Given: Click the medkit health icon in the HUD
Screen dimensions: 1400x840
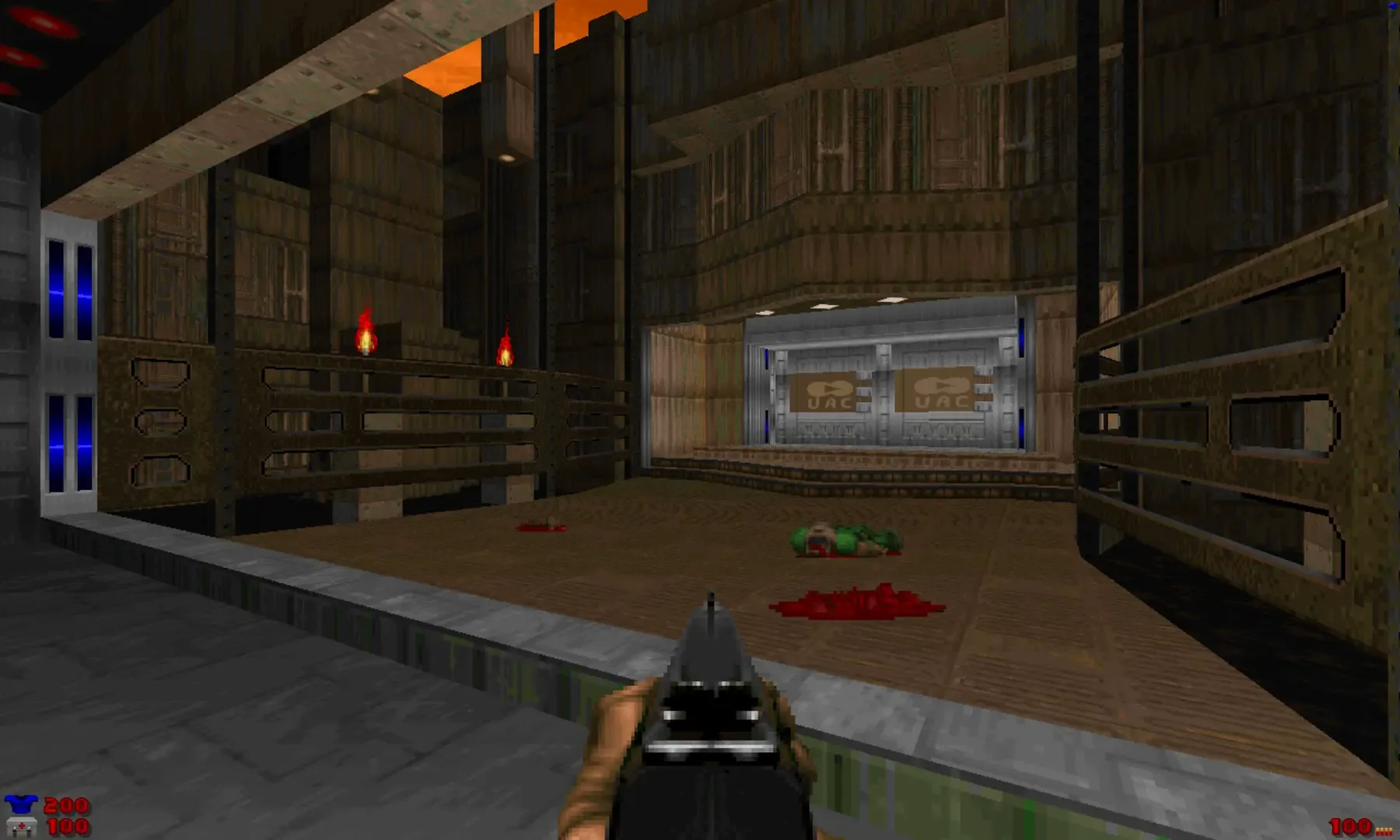Looking at the screenshot, I should (x=23, y=826).
